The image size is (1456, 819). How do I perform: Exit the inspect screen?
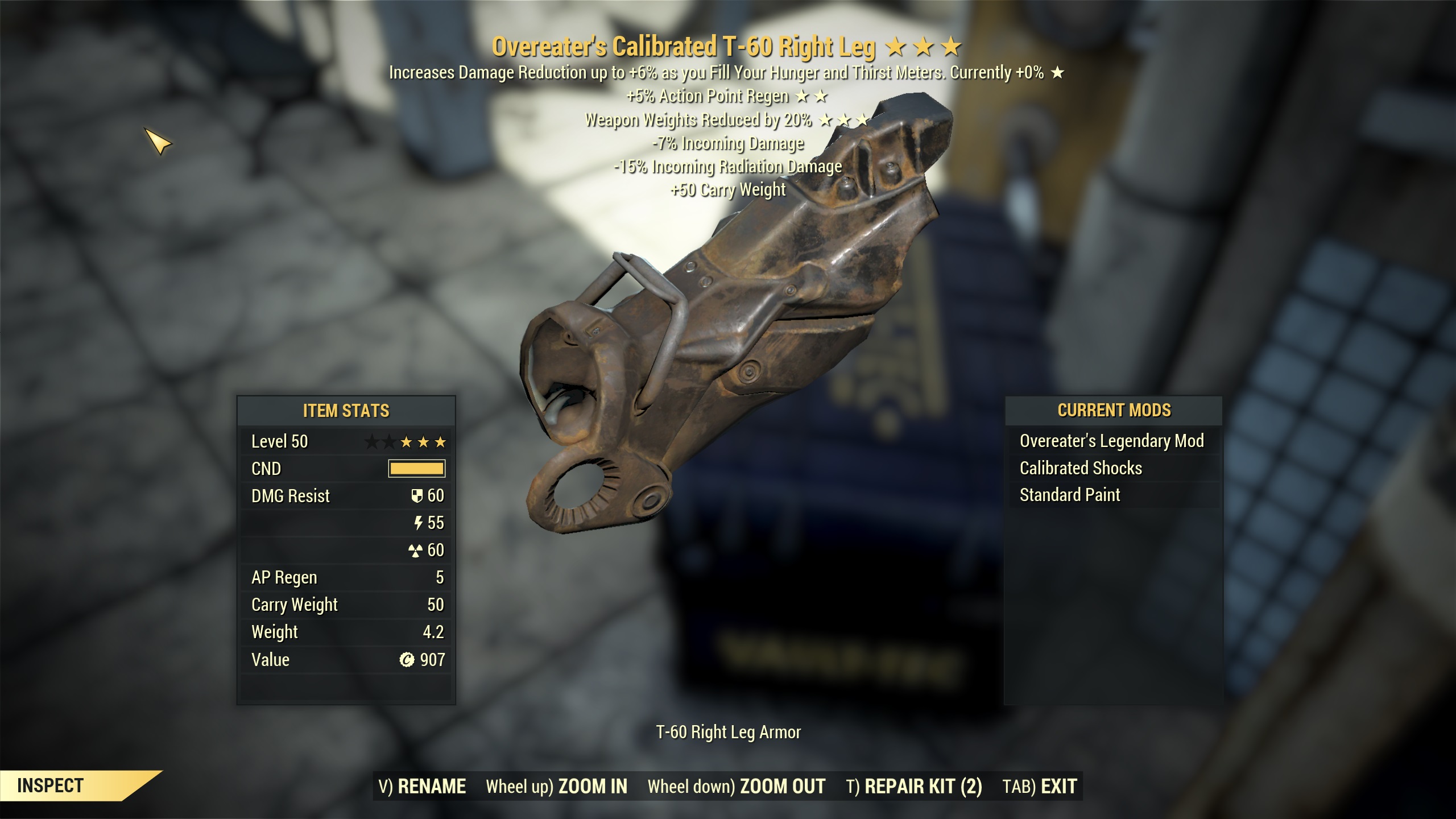[1040, 787]
